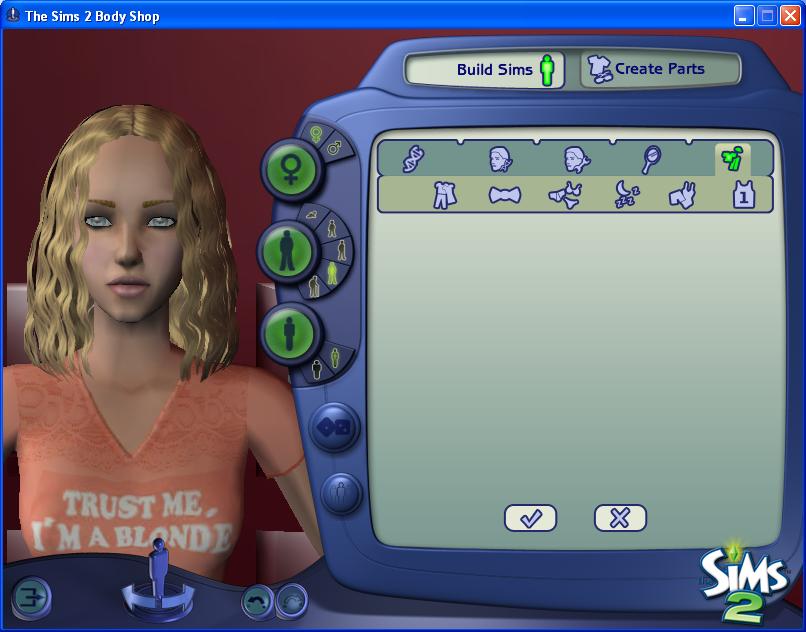Choose the everyday clothing category
806x632 pixels.
pyautogui.click(x=444, y=195)
